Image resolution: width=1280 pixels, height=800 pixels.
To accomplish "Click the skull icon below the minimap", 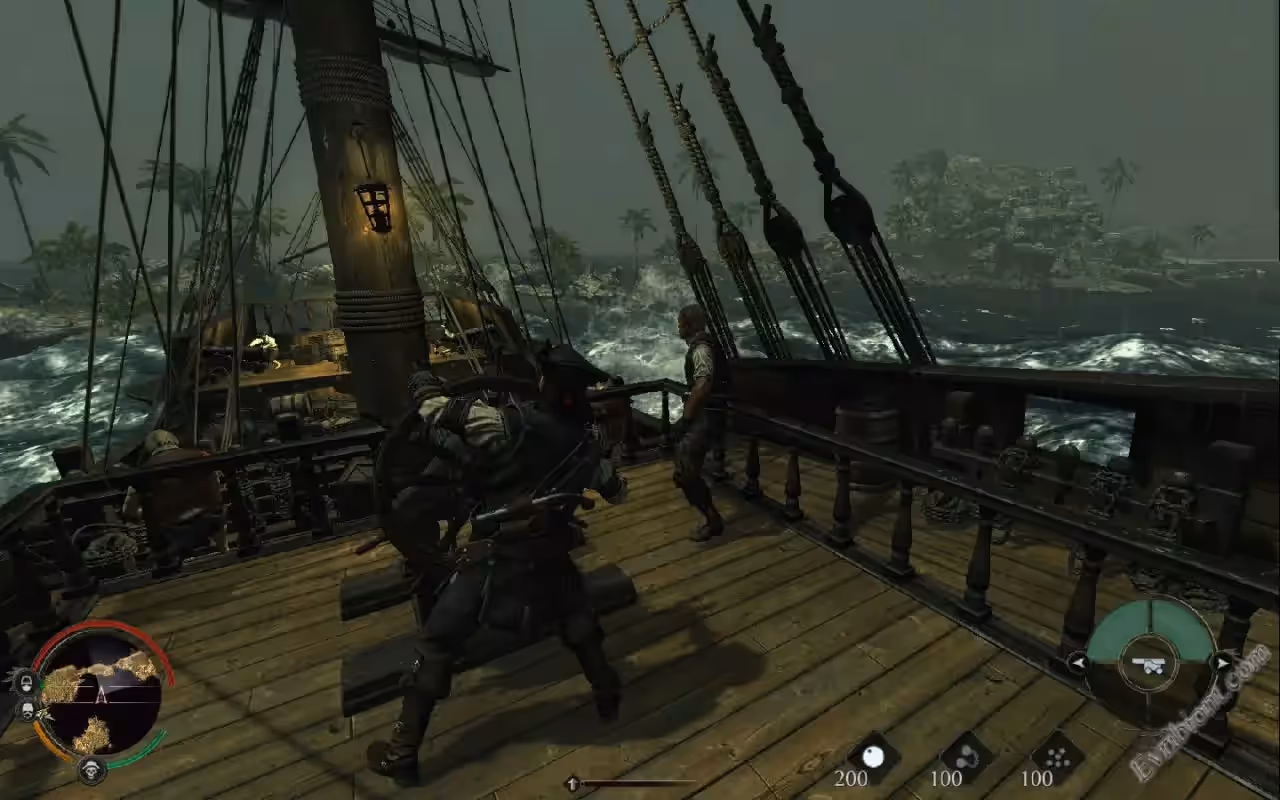I will (x=93, y=770).
